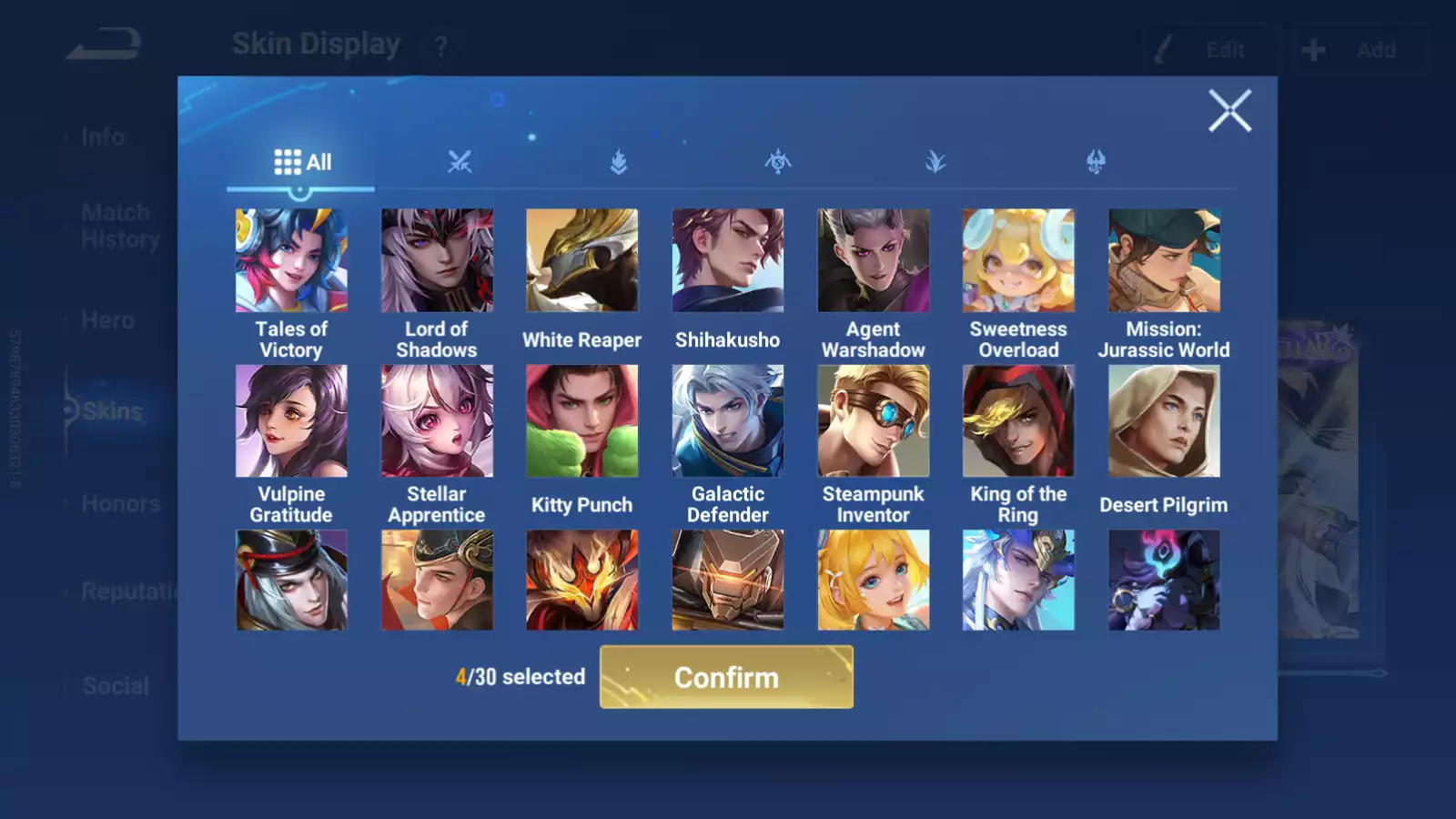Confirm the skin selection

(726, 677)
